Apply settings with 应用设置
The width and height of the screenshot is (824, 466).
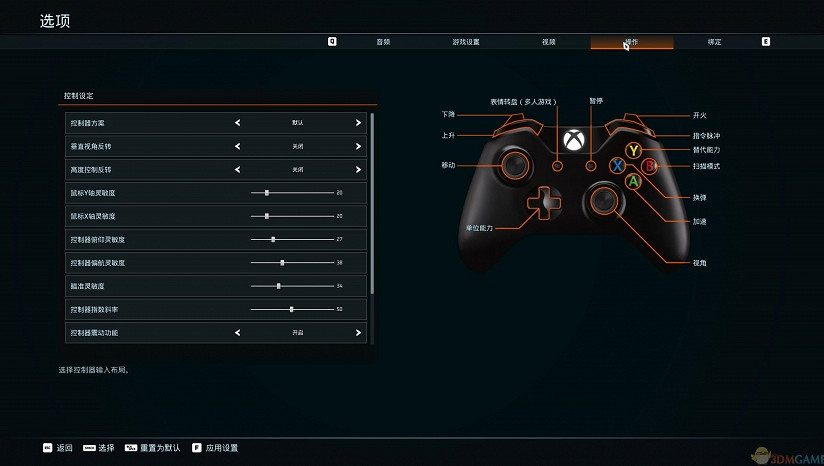coord(215,448)
